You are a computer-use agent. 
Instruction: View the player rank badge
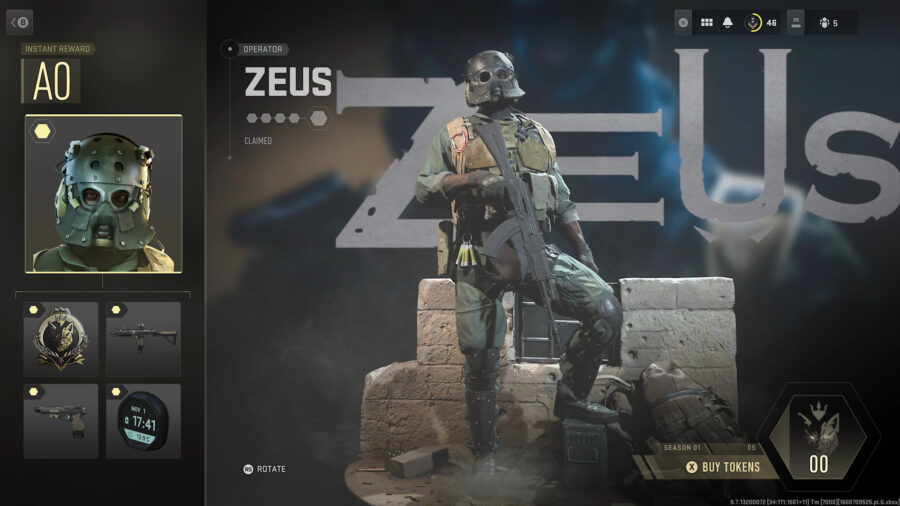(x=753, y=22)
